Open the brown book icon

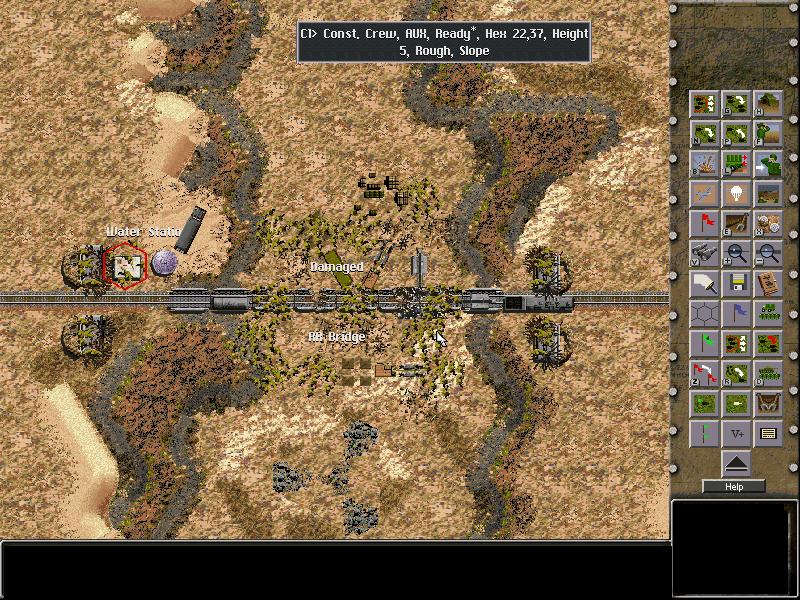pyautogui.click(x=768, y=284)
